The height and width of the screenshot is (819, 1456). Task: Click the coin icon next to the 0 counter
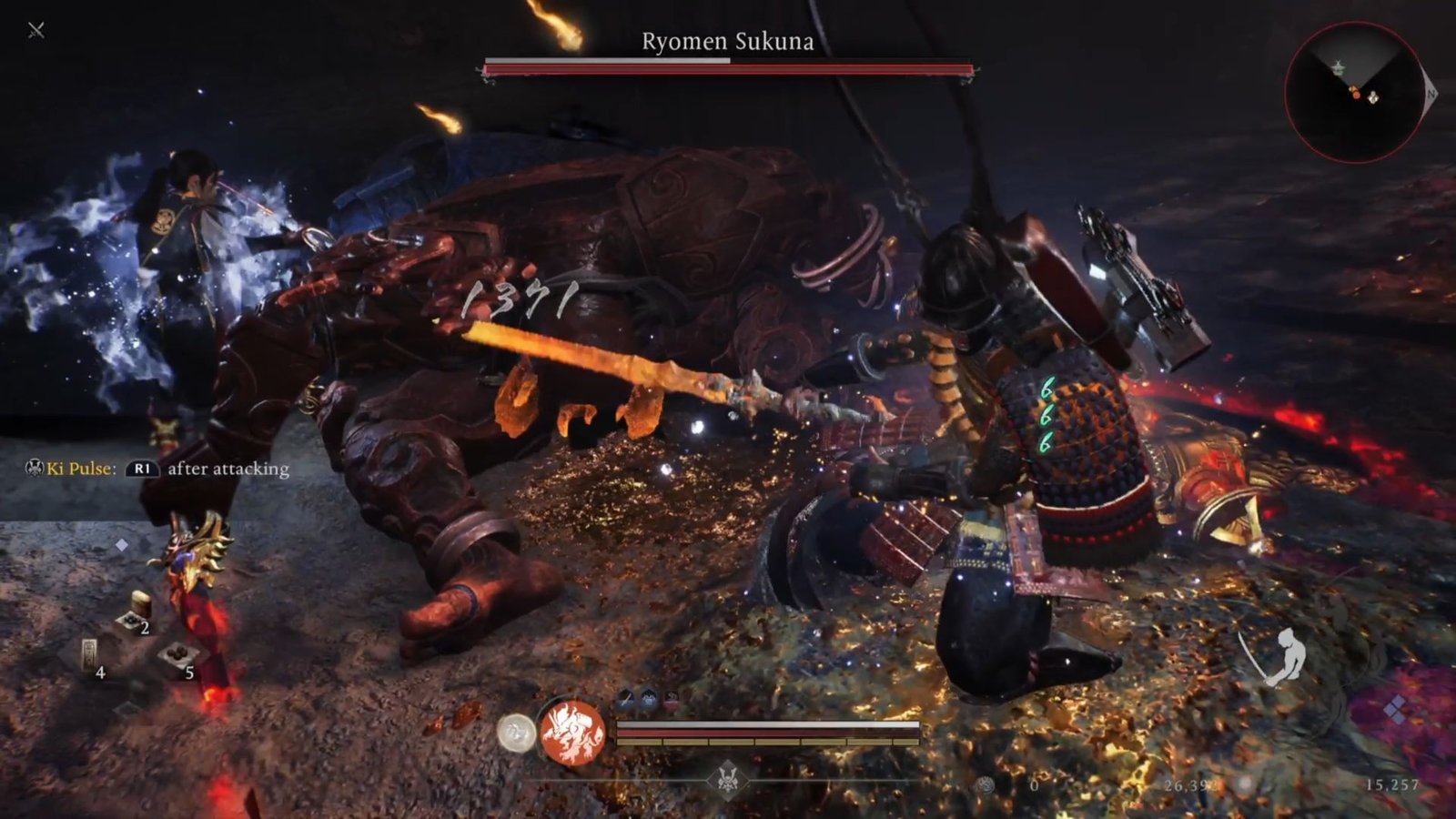click(985, 785)
